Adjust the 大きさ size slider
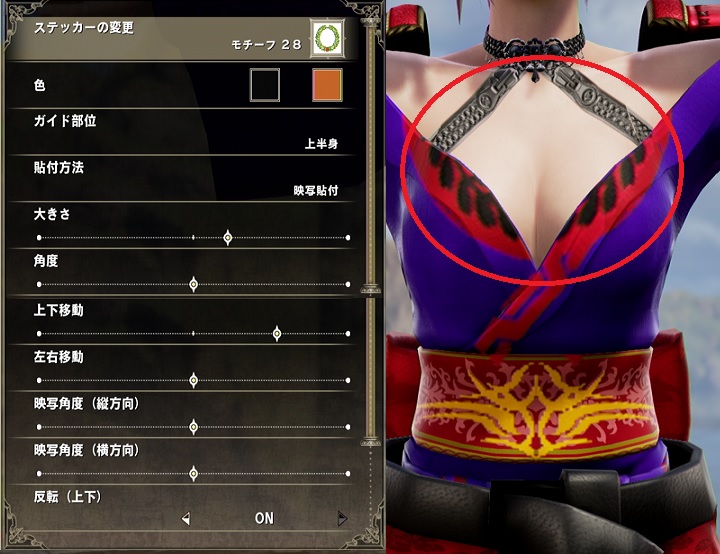This screenshot has height=554, width=720. coord(228,238)
